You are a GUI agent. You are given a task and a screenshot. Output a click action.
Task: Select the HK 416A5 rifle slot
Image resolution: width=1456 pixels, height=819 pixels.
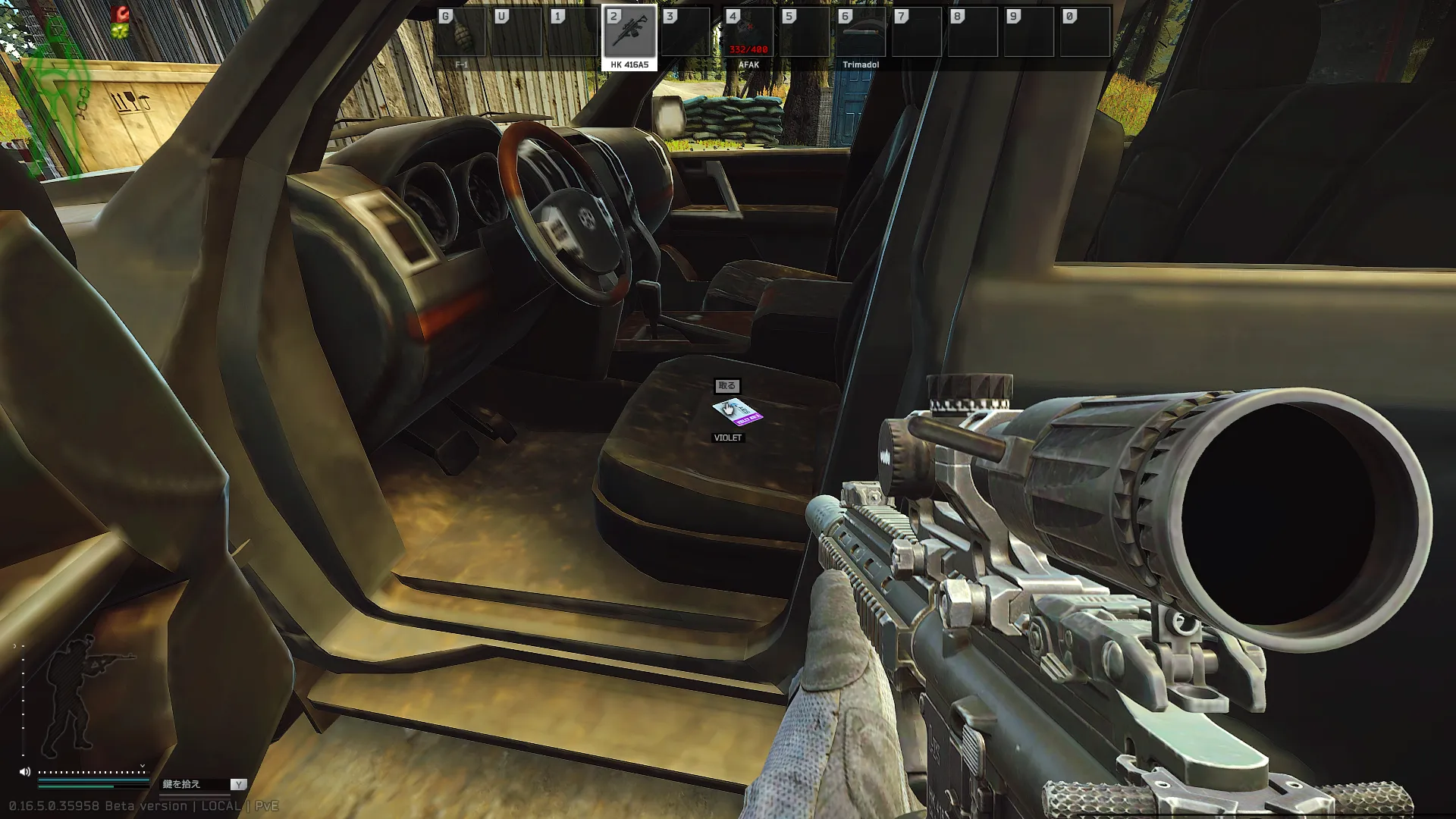(x=629, y=34)
